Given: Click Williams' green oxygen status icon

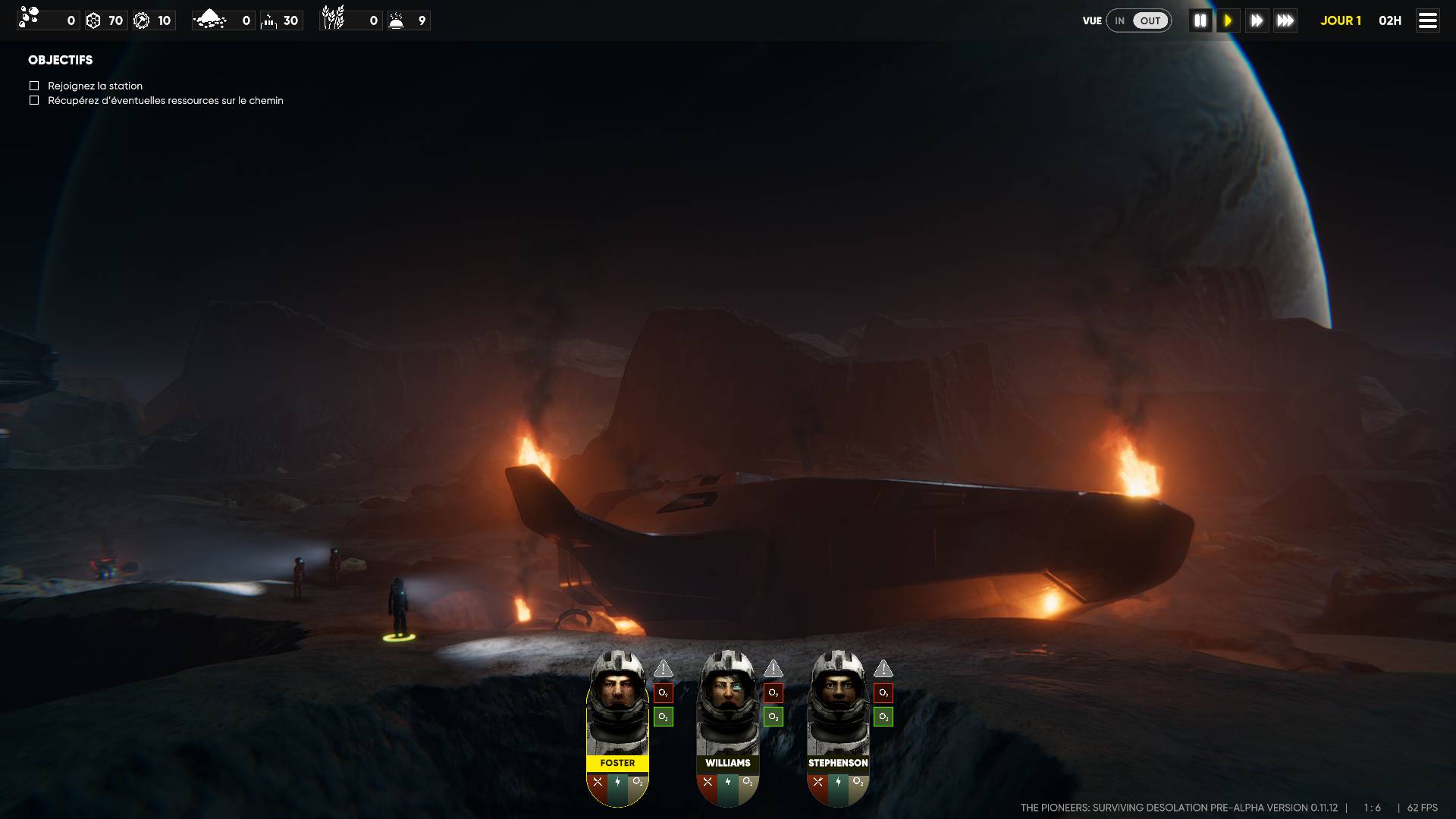Looking at the screenshot, I should [x=773, y=717].
